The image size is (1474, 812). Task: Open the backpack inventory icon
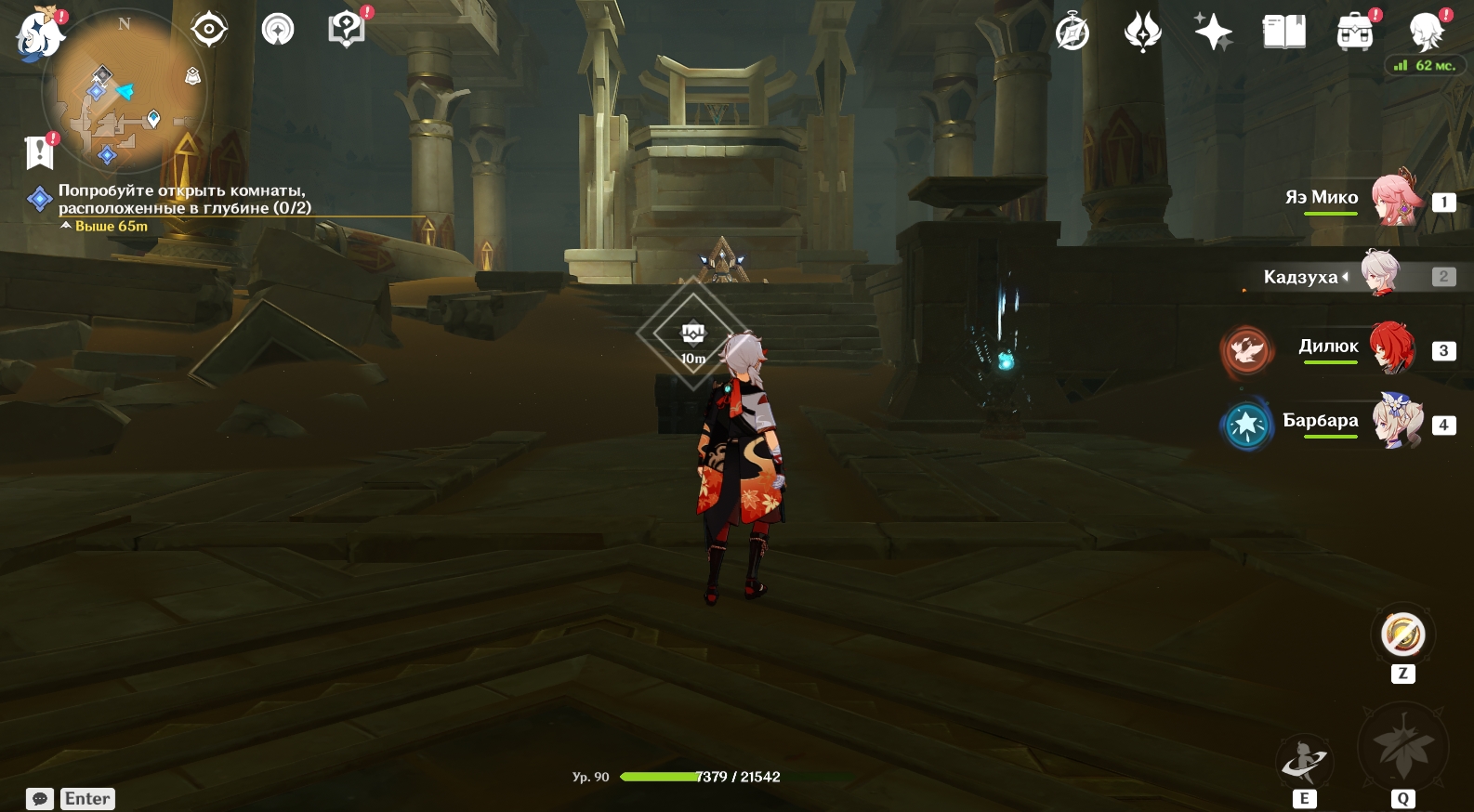1354,33
